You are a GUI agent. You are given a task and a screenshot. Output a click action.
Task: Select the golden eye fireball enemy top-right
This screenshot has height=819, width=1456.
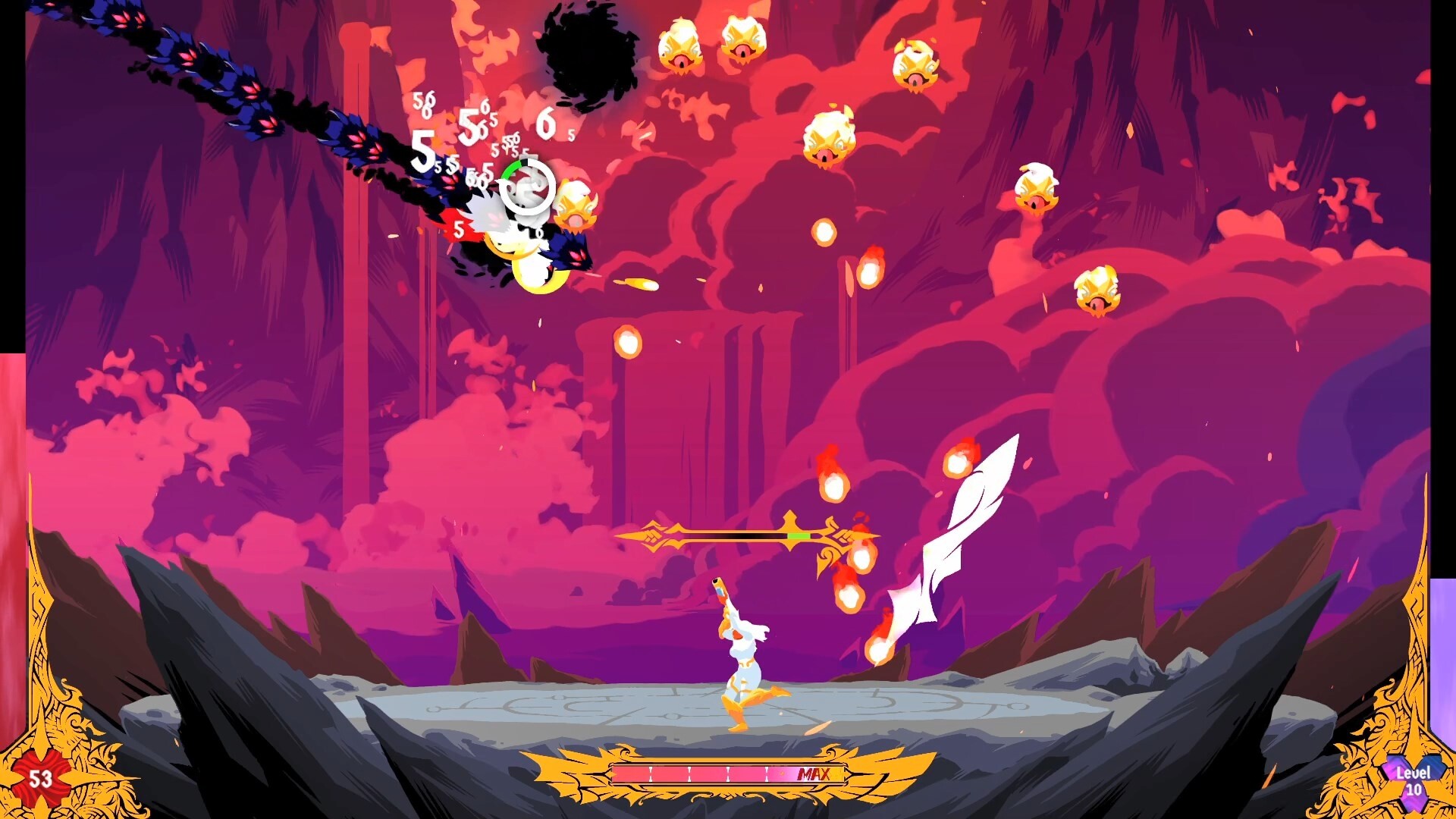pos(918,64)
